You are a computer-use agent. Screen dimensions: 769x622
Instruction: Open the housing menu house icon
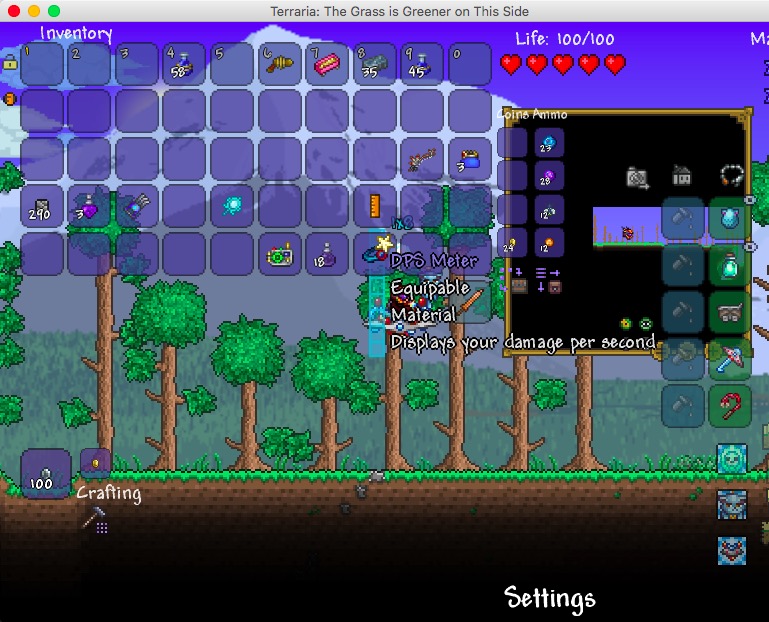click(682, 176)
